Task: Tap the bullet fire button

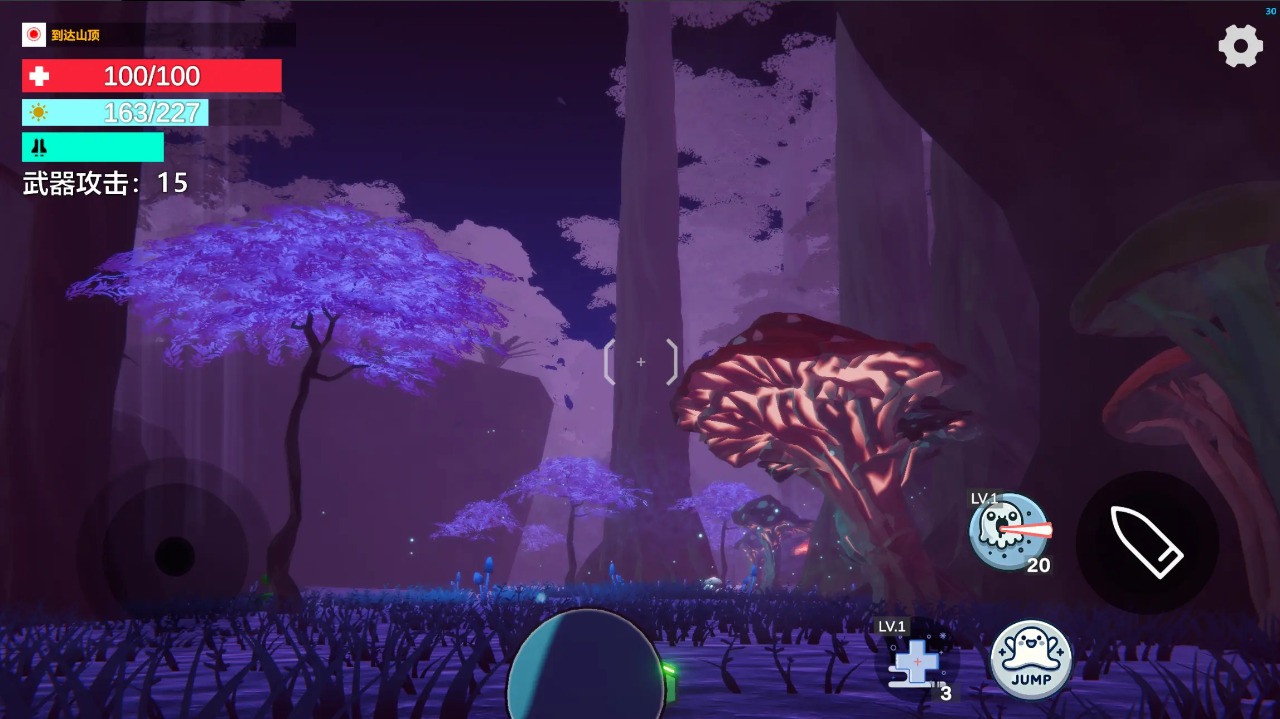Action: point(1147,542)
